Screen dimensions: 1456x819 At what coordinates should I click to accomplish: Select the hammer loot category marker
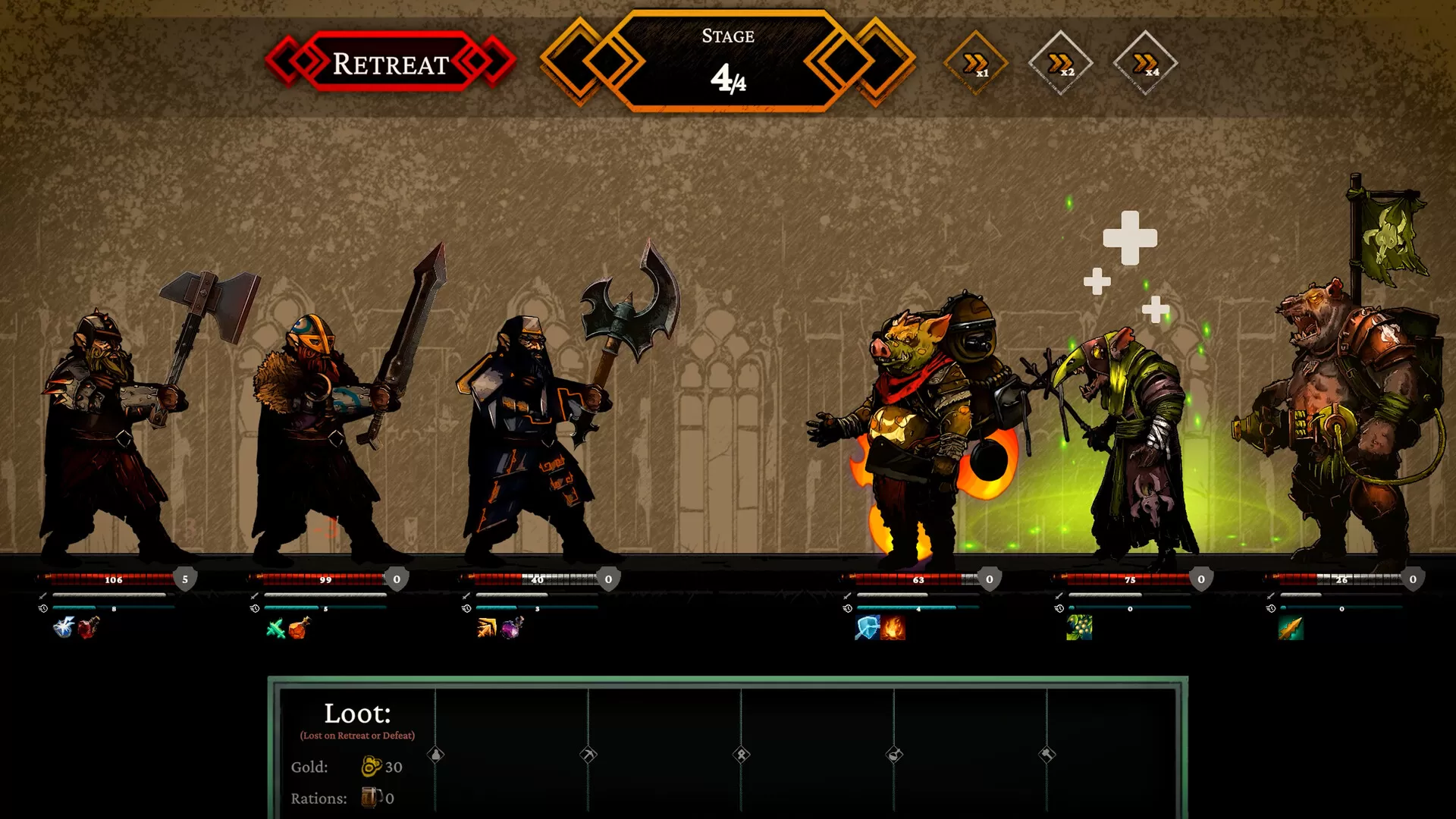[1047, 755]
